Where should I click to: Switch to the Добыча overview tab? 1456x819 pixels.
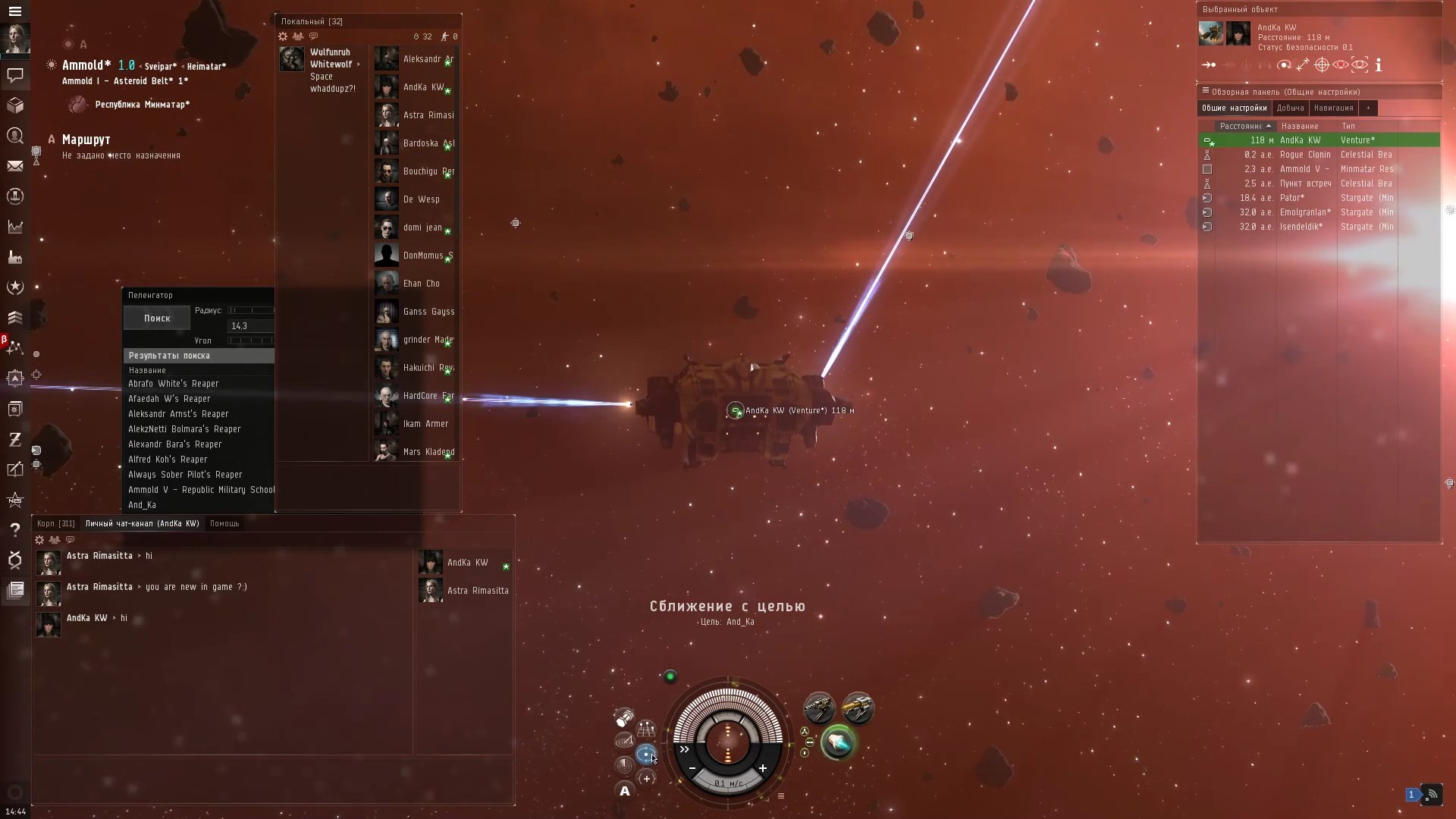(1290, 108)
